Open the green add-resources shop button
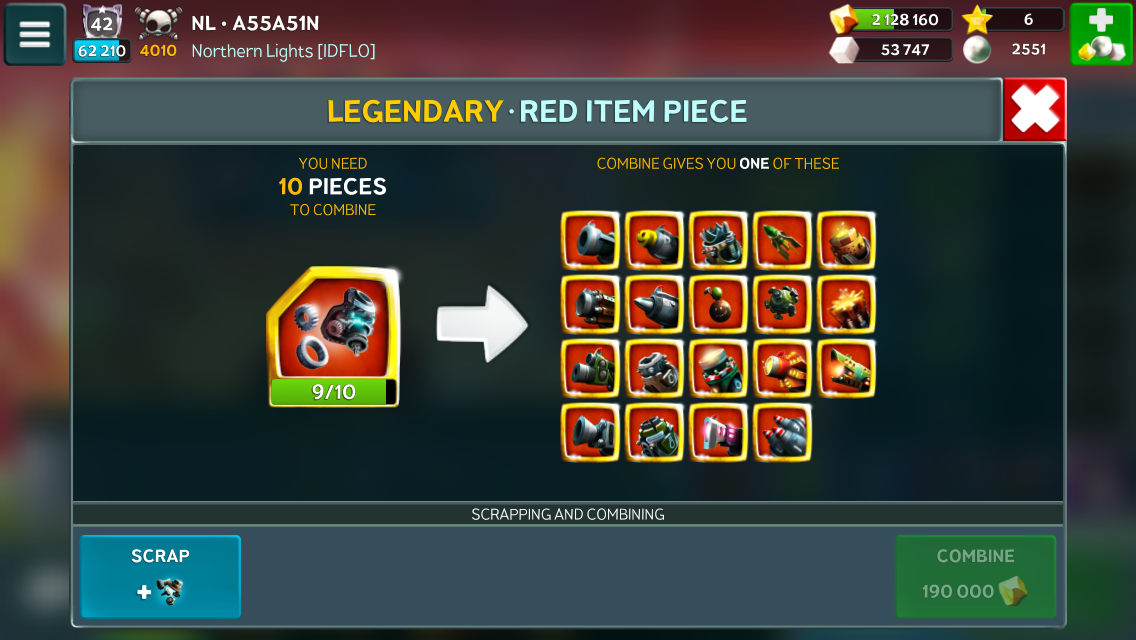The width and height of the screenshot is (1136, 640). 1101,34
